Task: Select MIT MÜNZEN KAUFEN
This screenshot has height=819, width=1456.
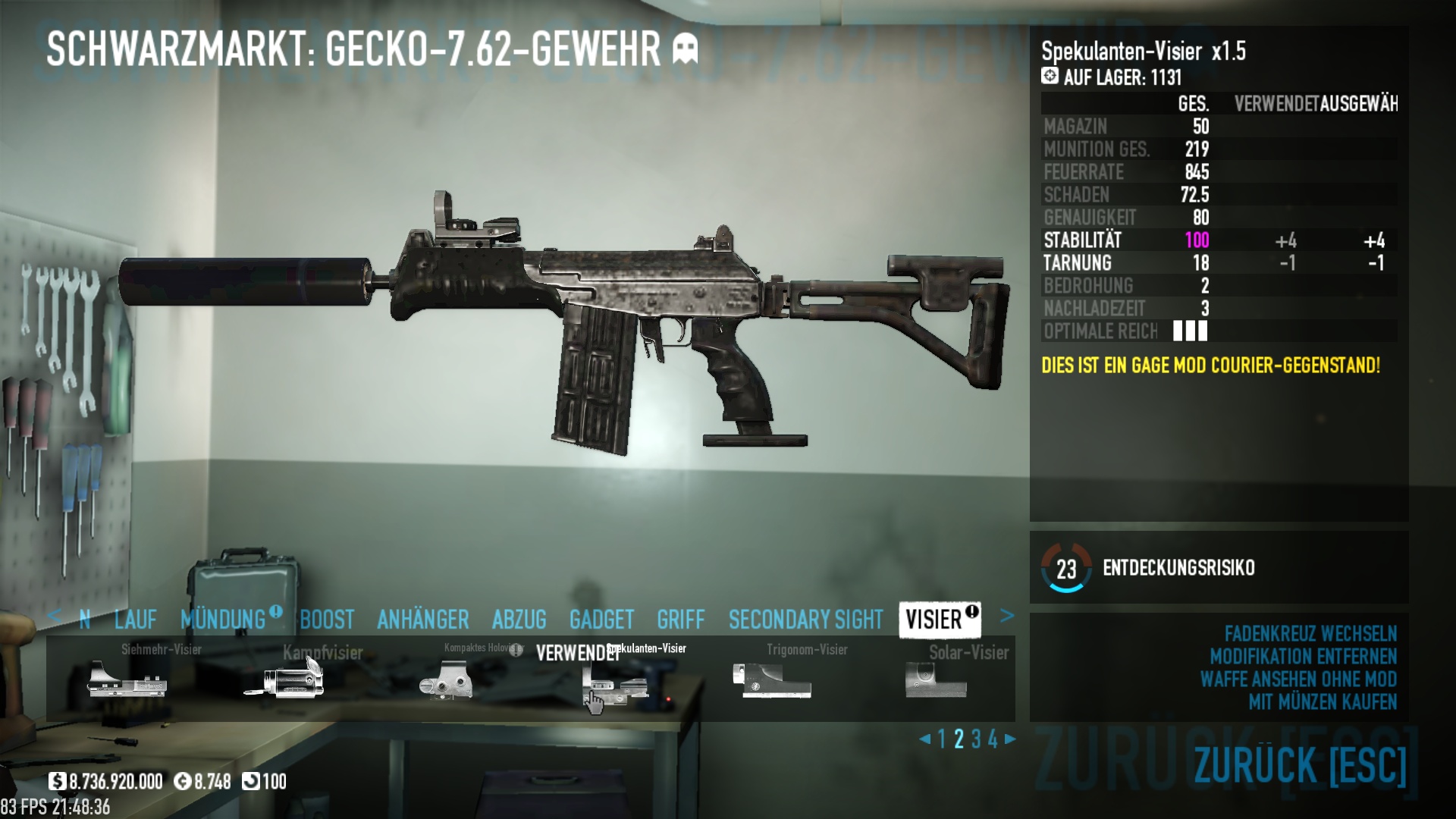Action: 1323,702
